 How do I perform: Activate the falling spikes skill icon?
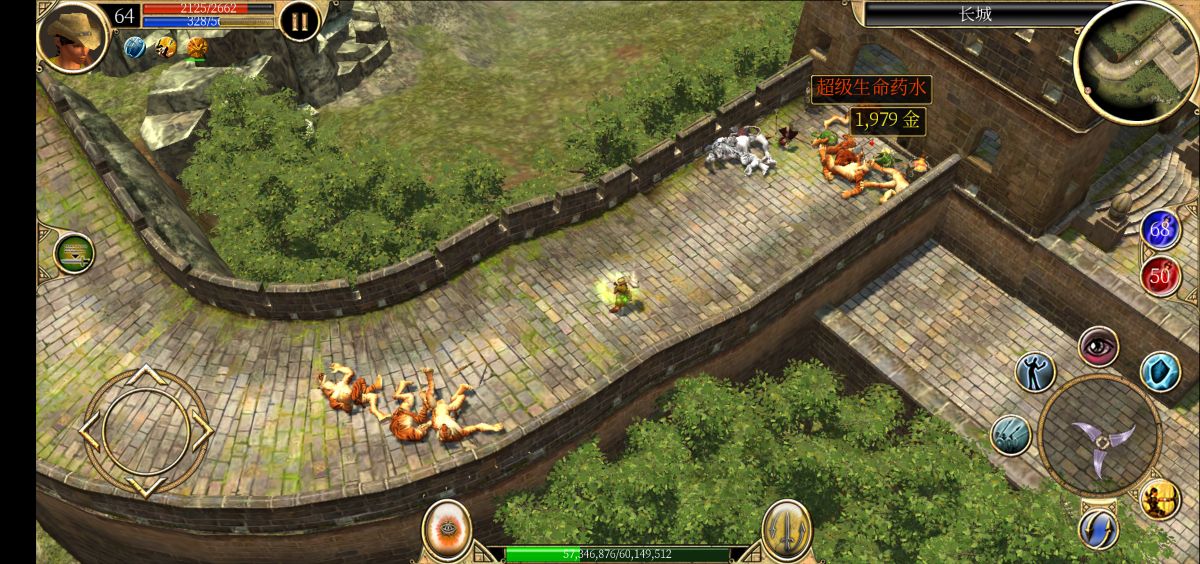click(x=1011, y=435)
